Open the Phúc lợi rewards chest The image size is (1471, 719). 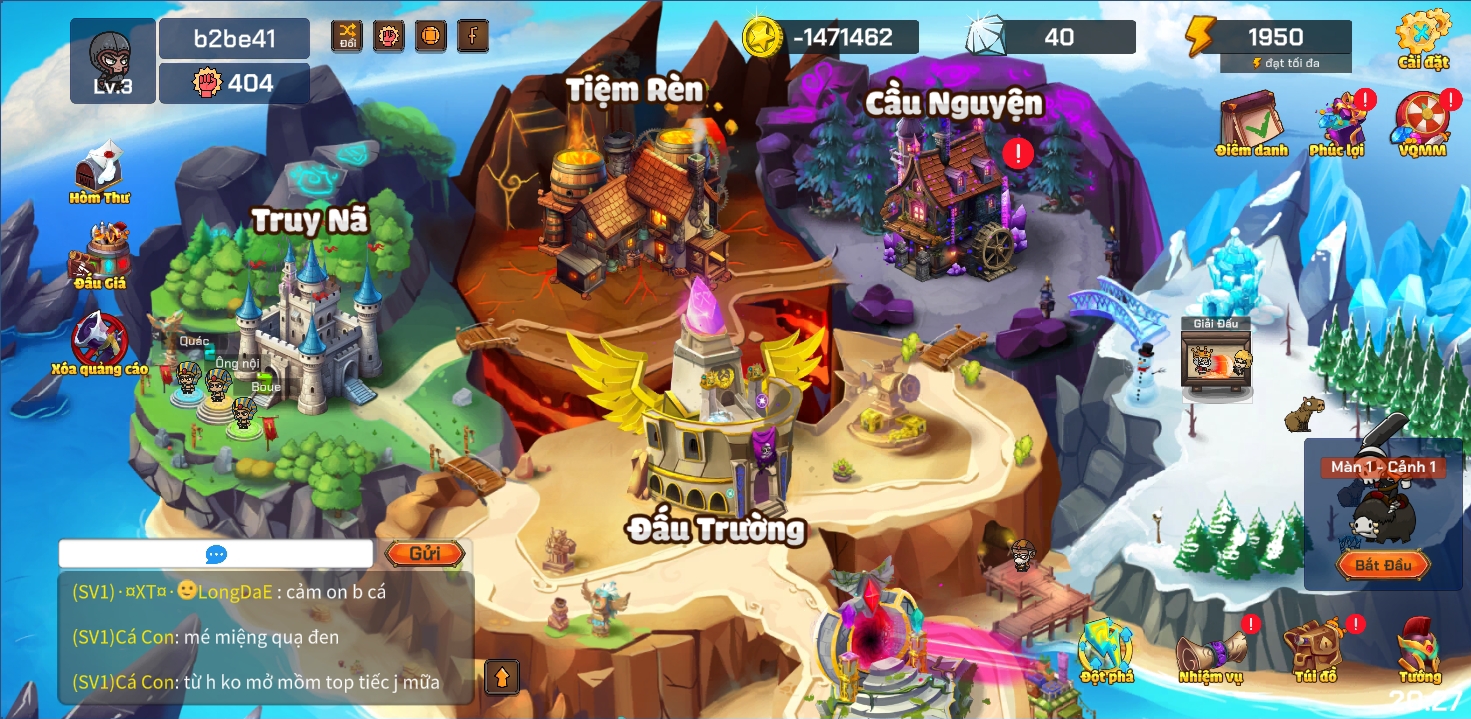pyautogui.click(x=1338, y=122)
